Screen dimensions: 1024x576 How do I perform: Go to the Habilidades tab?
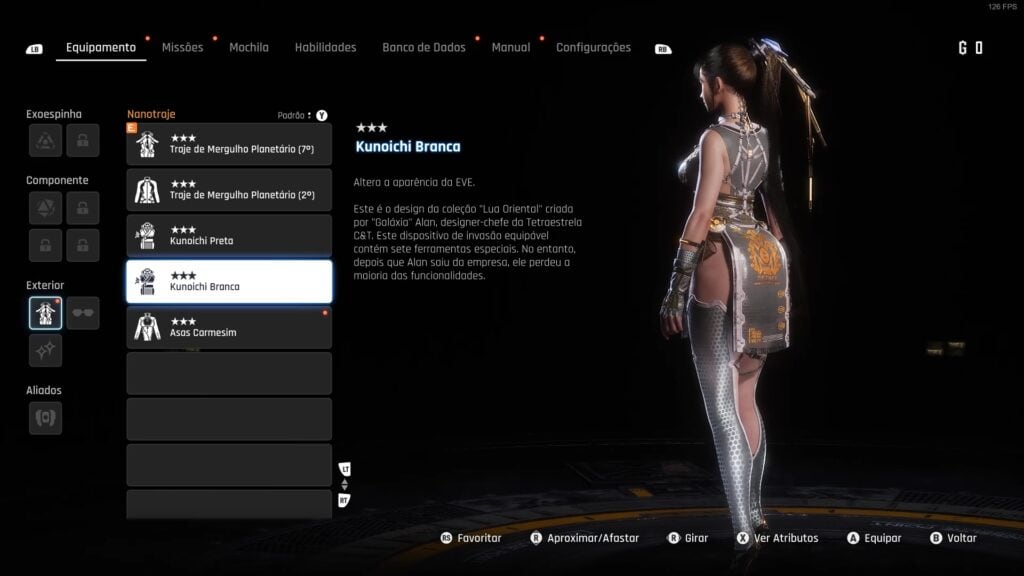[x=325, y=47]
